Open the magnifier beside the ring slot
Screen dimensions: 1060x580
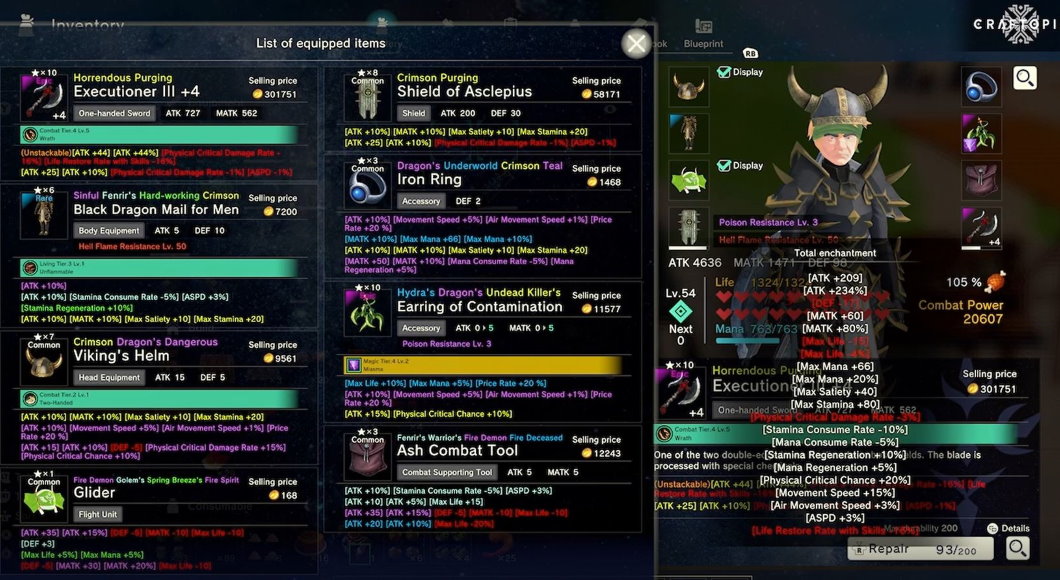[x=1024, y=78]
